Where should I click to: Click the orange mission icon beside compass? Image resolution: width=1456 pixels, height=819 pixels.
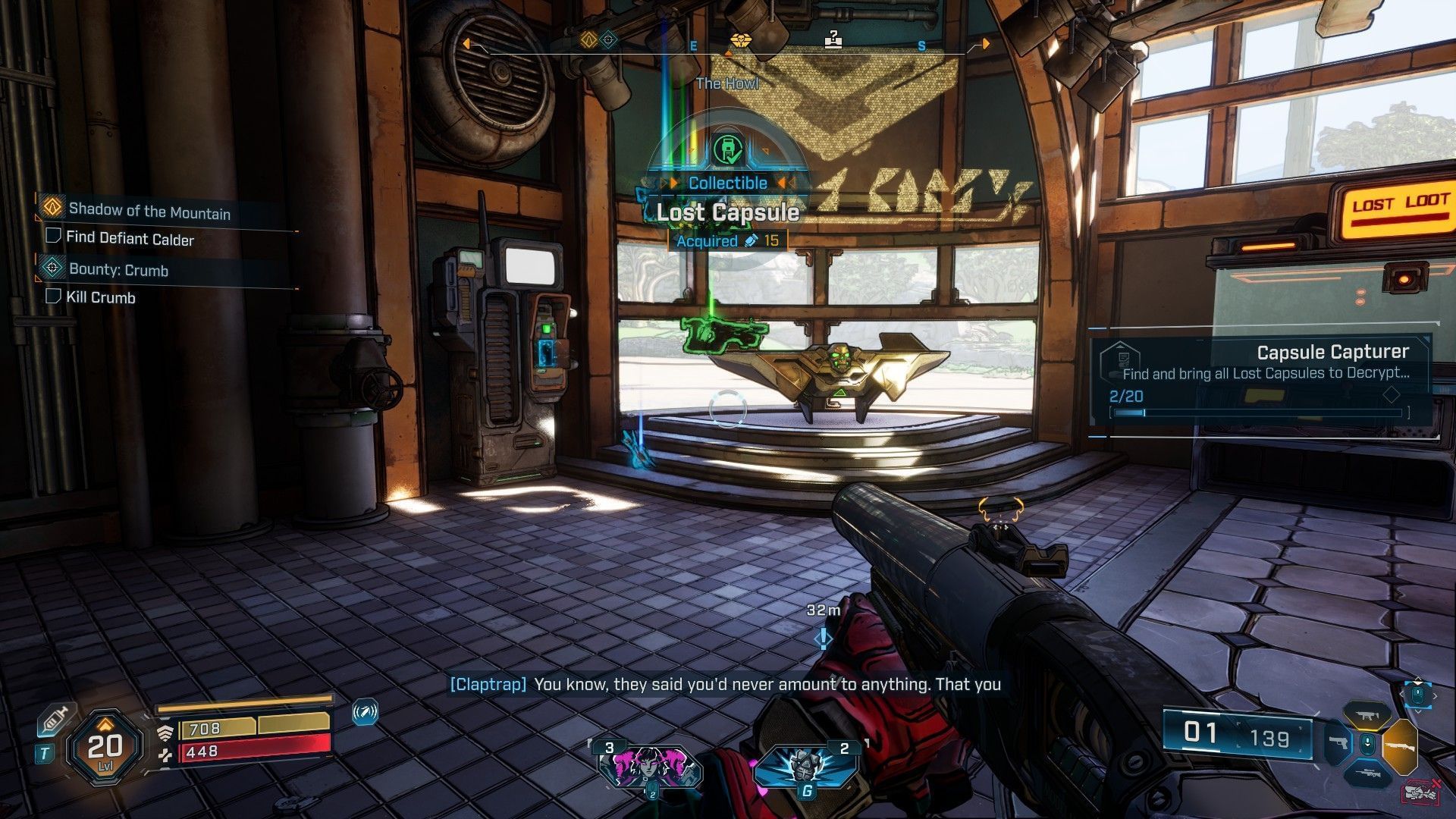[x=588, y=40]
